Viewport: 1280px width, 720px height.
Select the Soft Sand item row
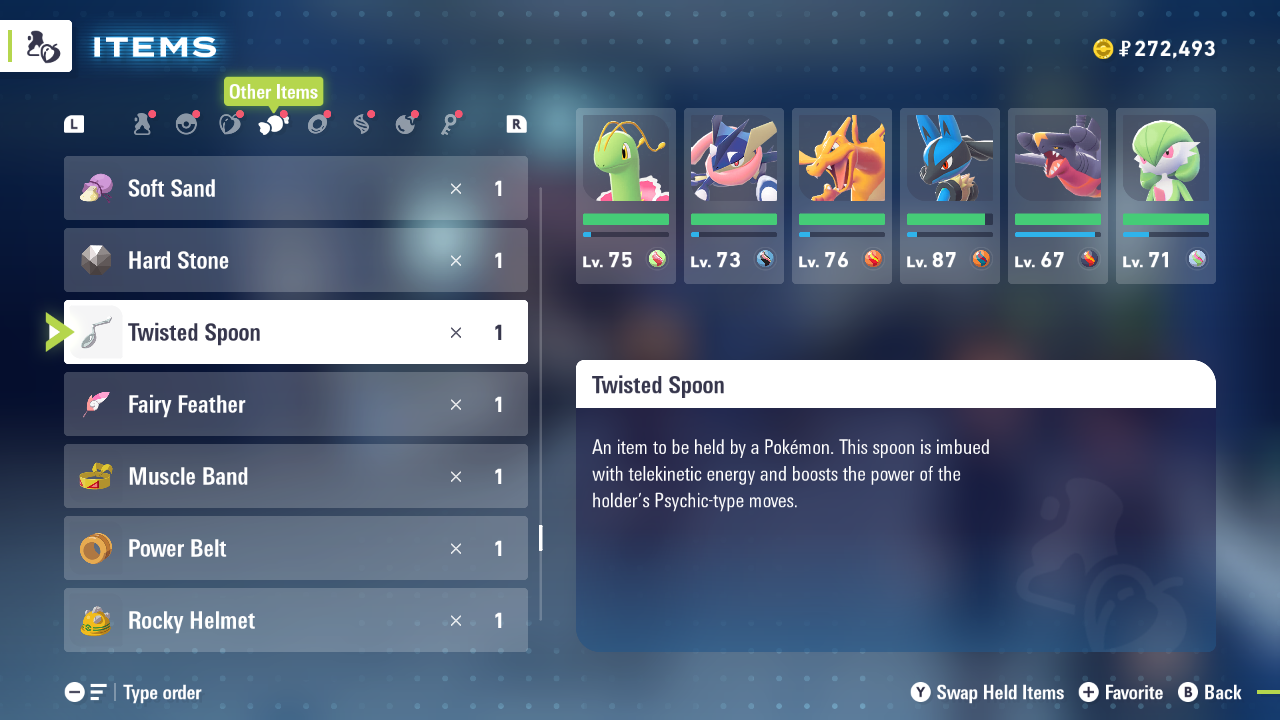(295, 188)
